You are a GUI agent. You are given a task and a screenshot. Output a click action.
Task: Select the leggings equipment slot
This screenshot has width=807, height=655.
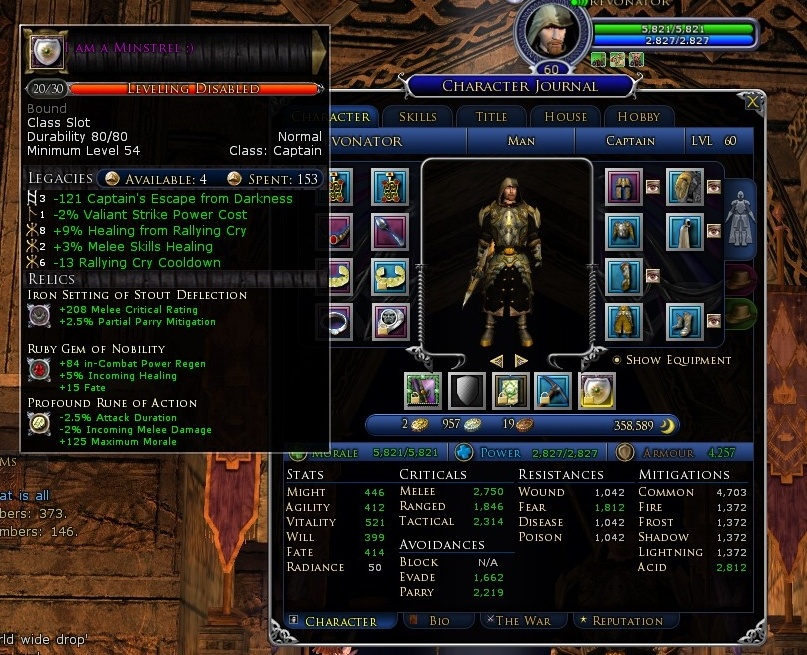click(624, 322)
